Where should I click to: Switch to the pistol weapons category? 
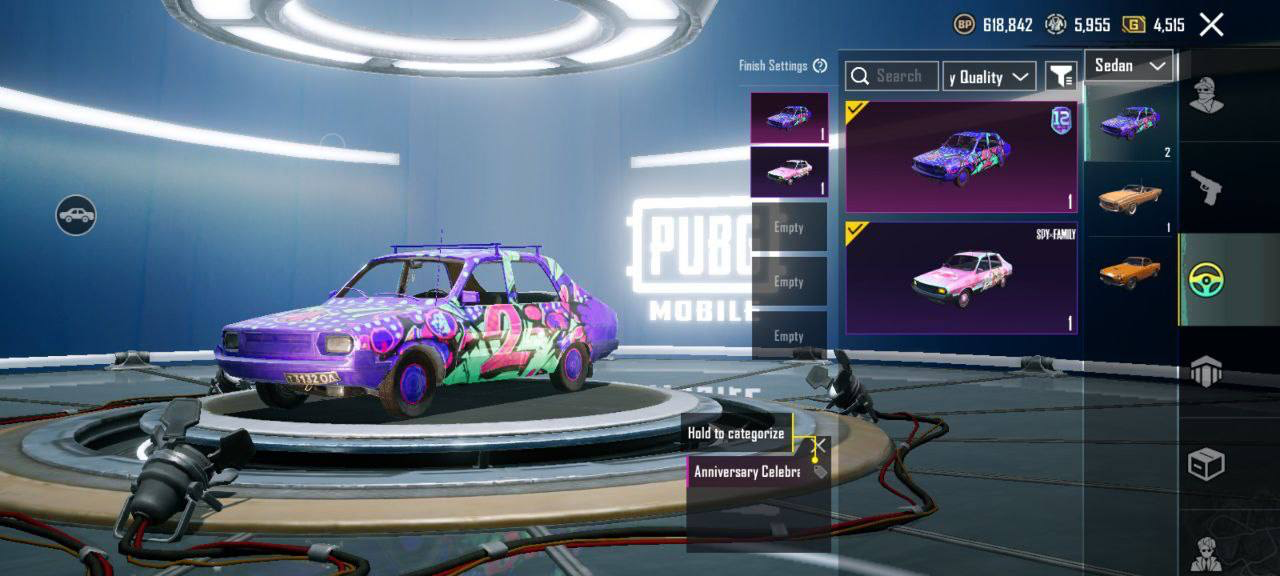click(x=1207, y=187)
